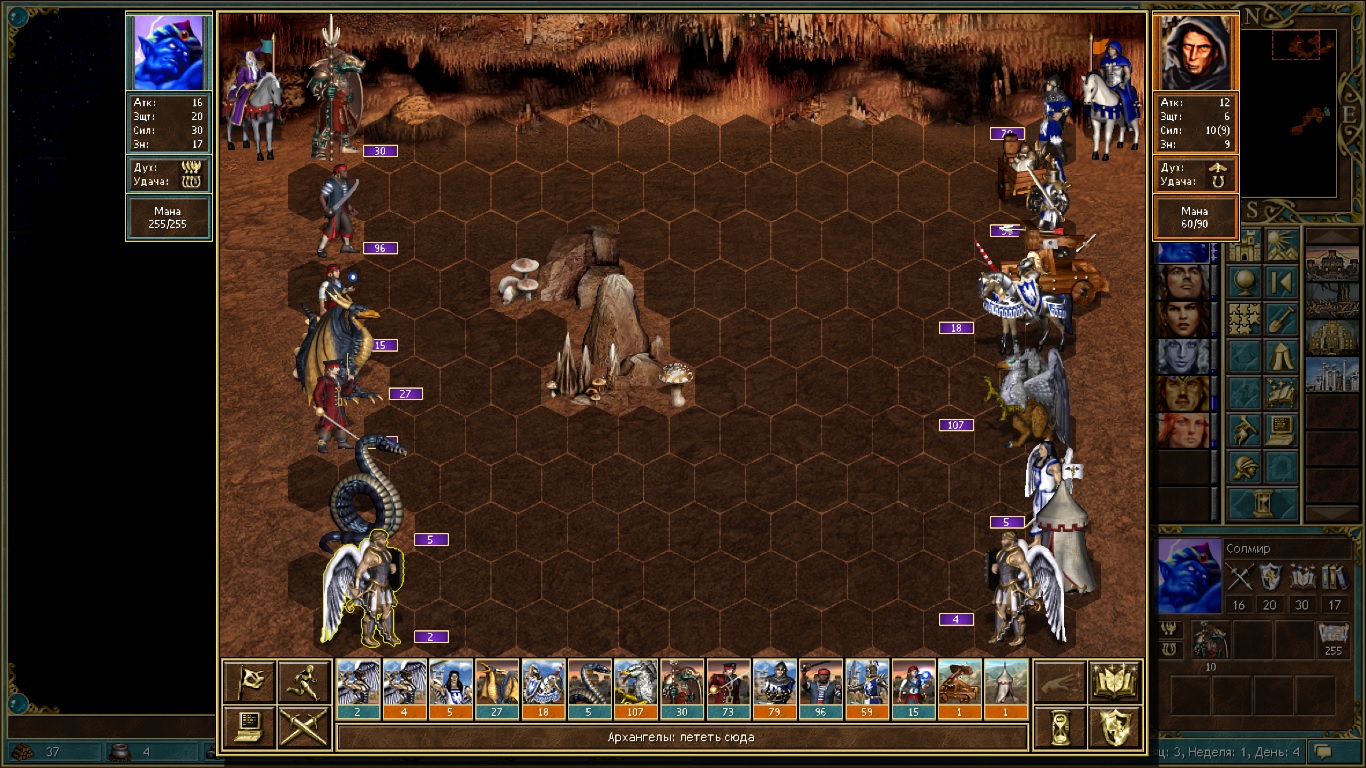Click the shovel dig button
Viewport: 1366px width, 768px height.
point(1281,319)
